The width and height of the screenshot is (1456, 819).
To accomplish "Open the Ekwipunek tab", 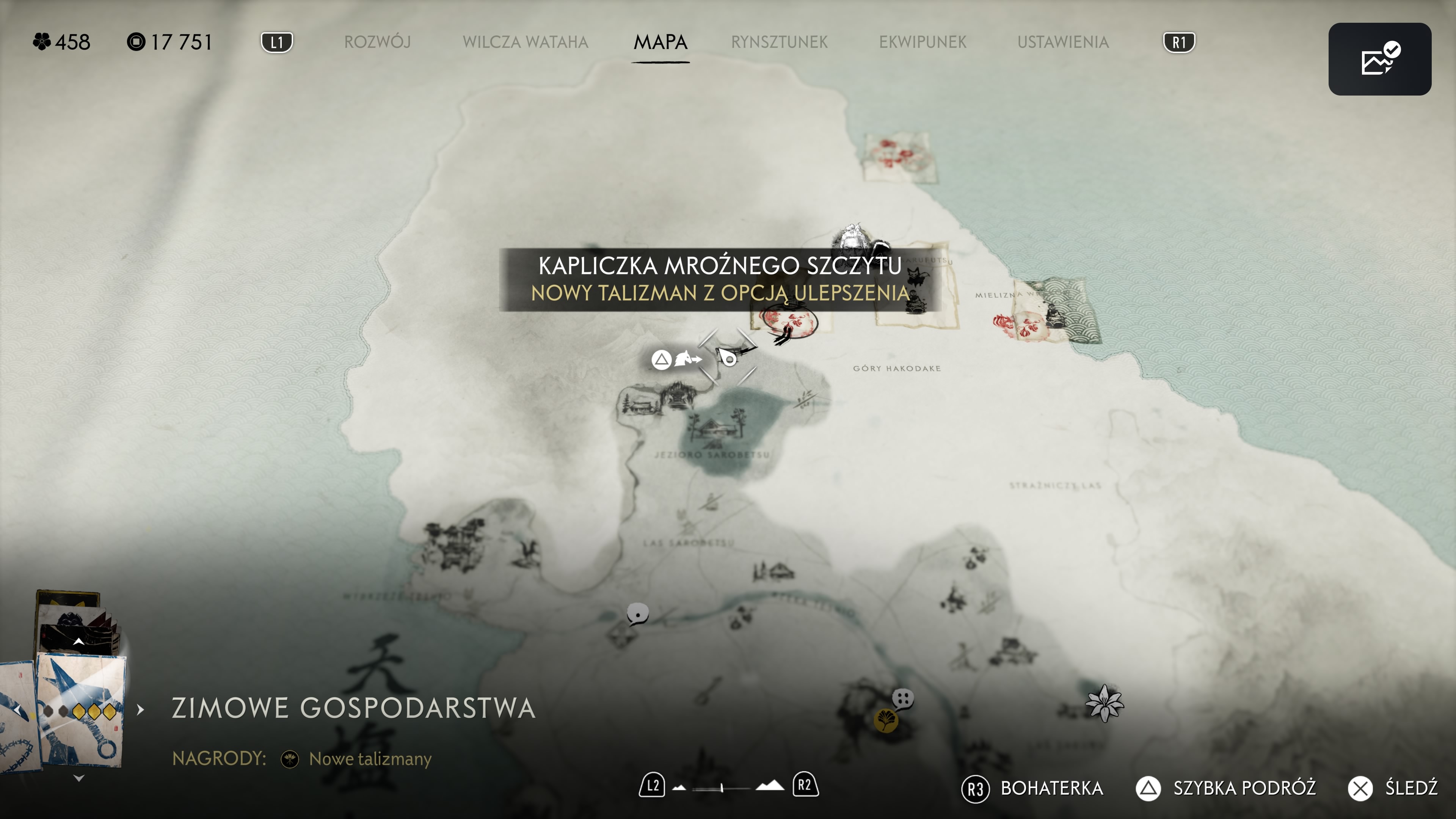I will pos(923,42).
